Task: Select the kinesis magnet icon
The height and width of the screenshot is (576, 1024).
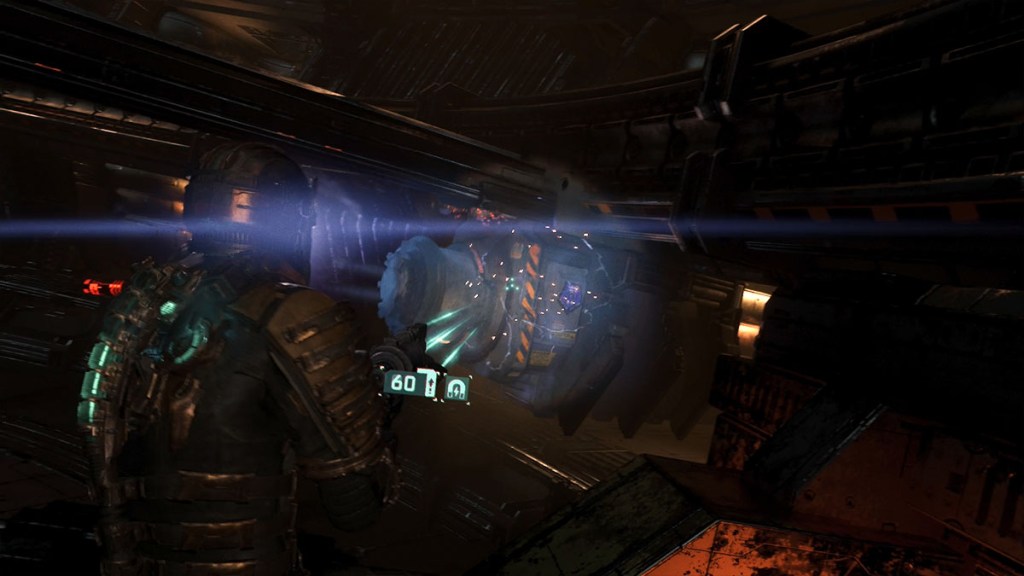Action: 456,388
